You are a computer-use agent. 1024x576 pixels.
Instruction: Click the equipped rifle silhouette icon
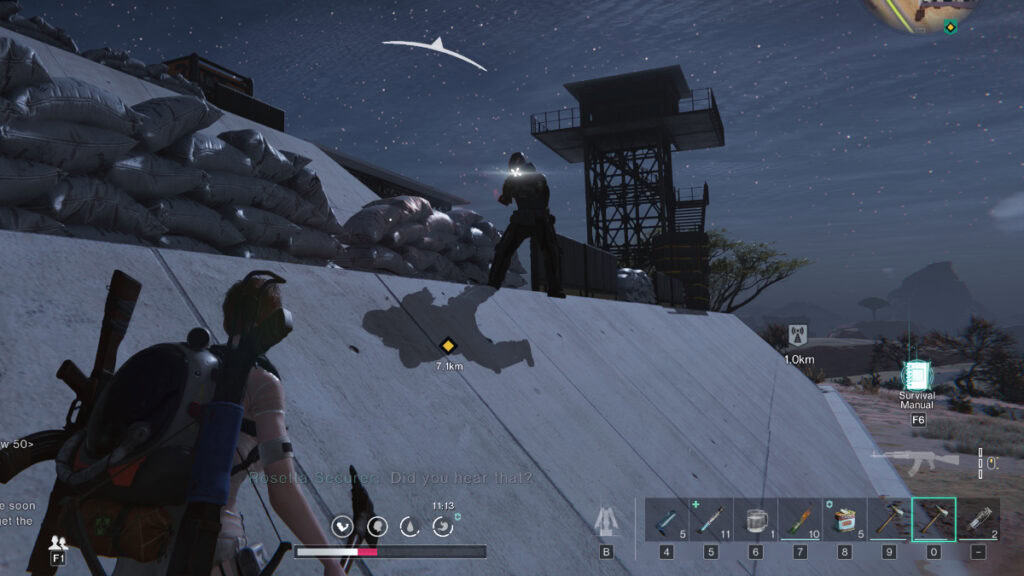pos(915,460)
